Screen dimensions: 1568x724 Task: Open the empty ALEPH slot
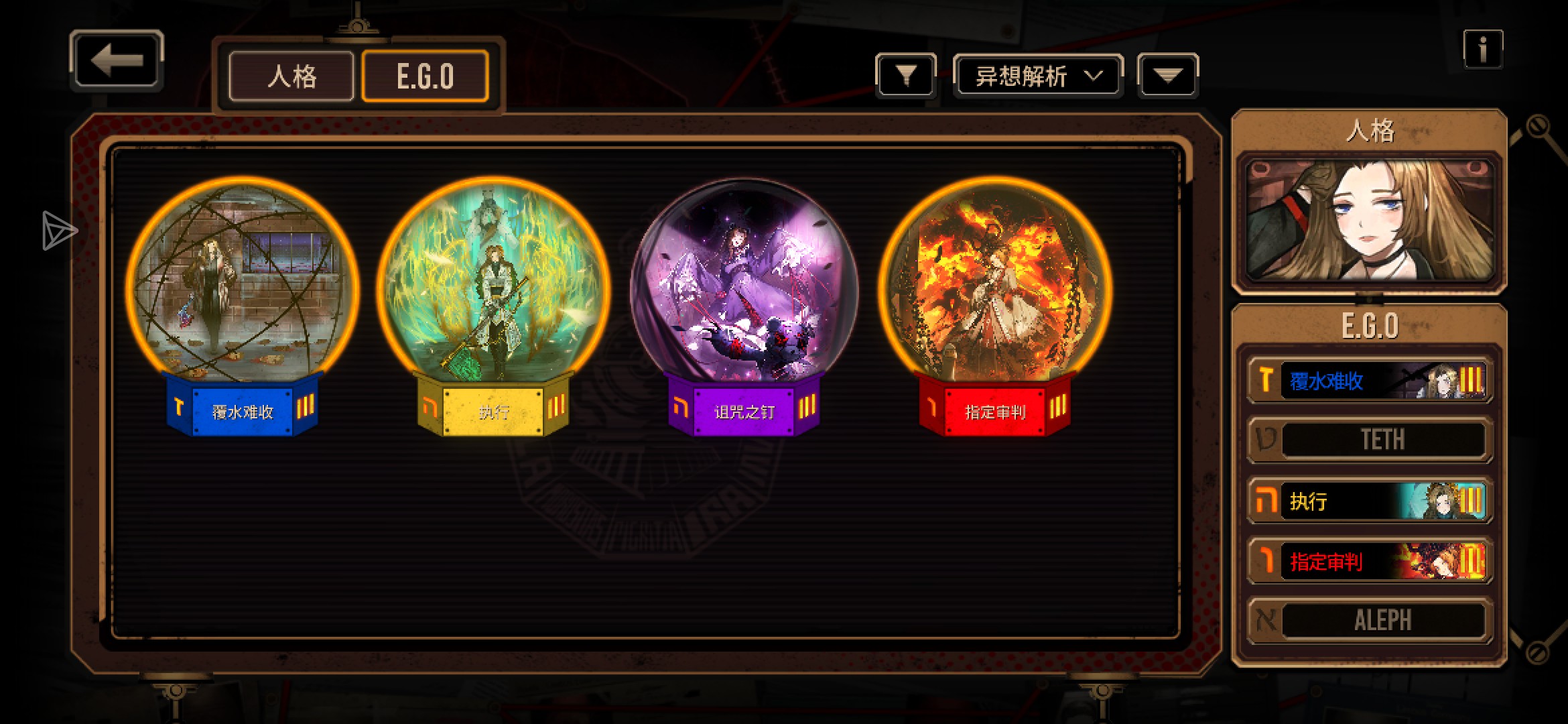1370,620
